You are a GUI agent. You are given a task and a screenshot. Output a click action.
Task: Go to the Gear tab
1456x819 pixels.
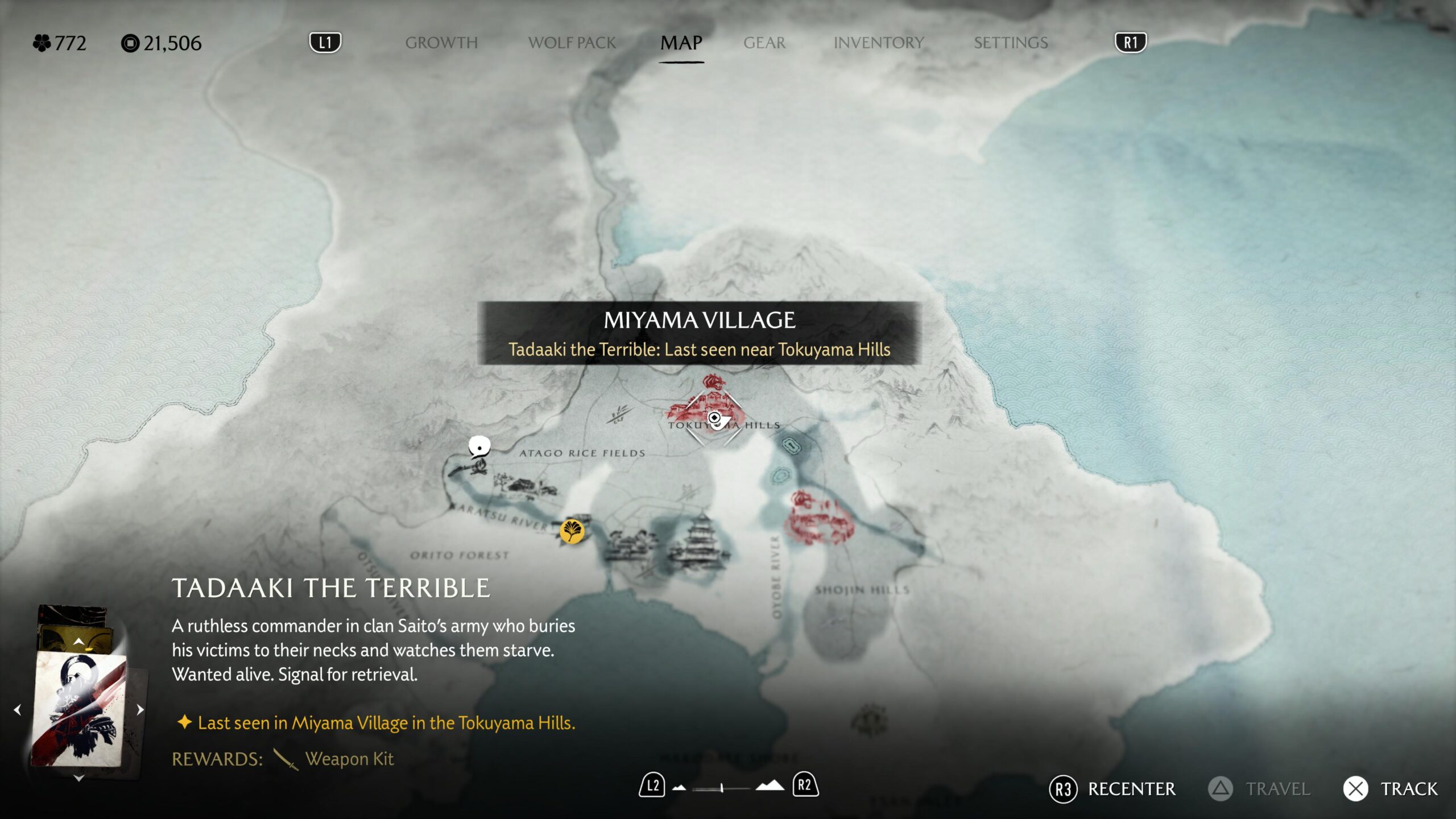(x=764, y=43)
